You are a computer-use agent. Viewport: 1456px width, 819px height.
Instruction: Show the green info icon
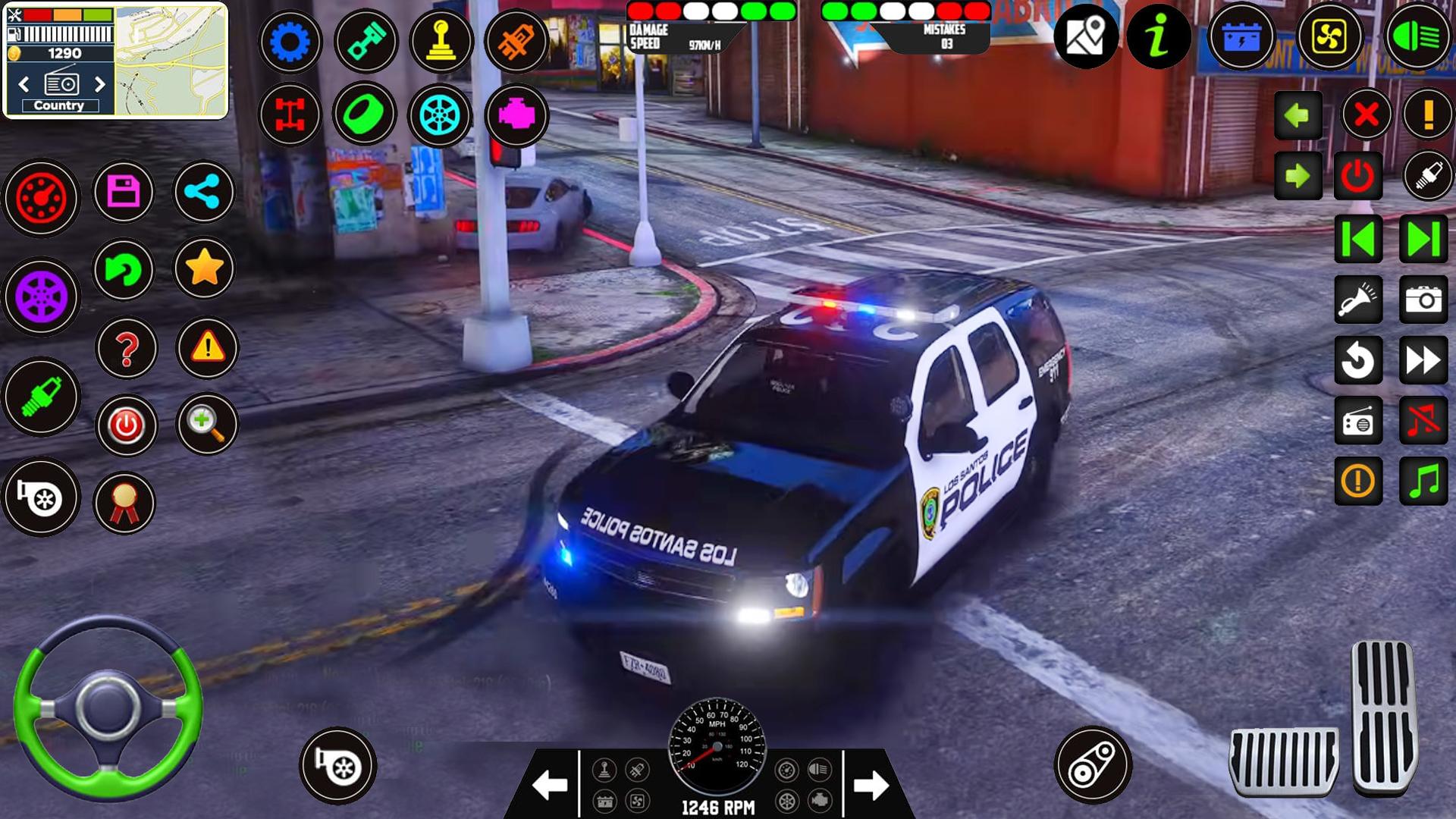click(x=1158, y=36)
